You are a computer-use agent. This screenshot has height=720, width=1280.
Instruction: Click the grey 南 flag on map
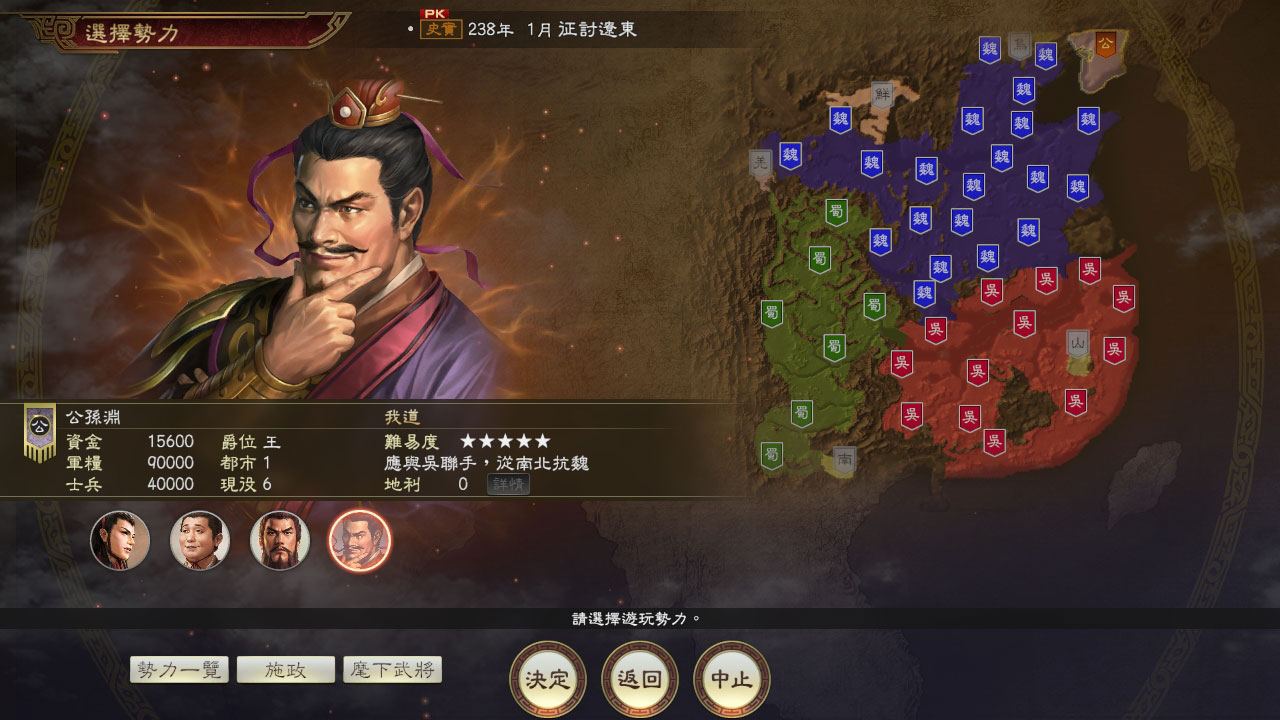point(845,460)
